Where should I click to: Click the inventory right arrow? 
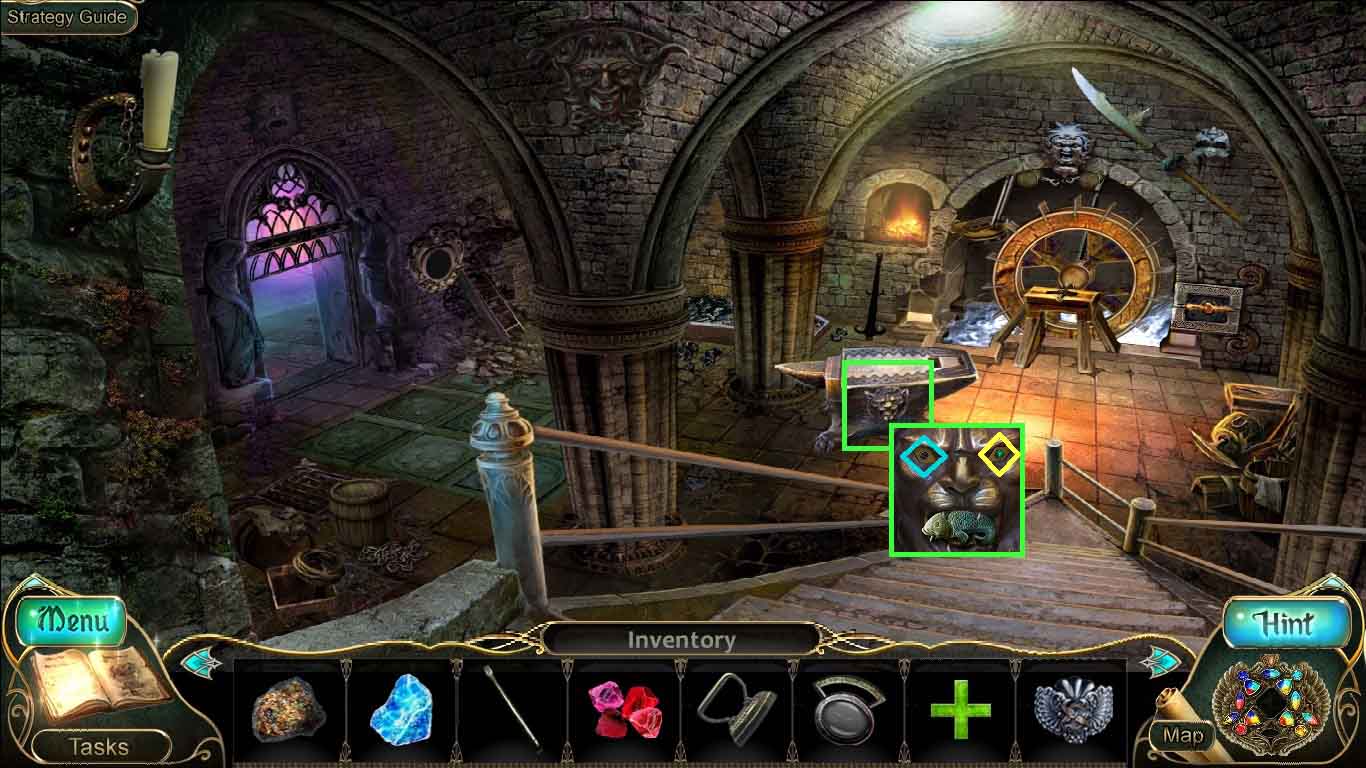pos(1162,660)
